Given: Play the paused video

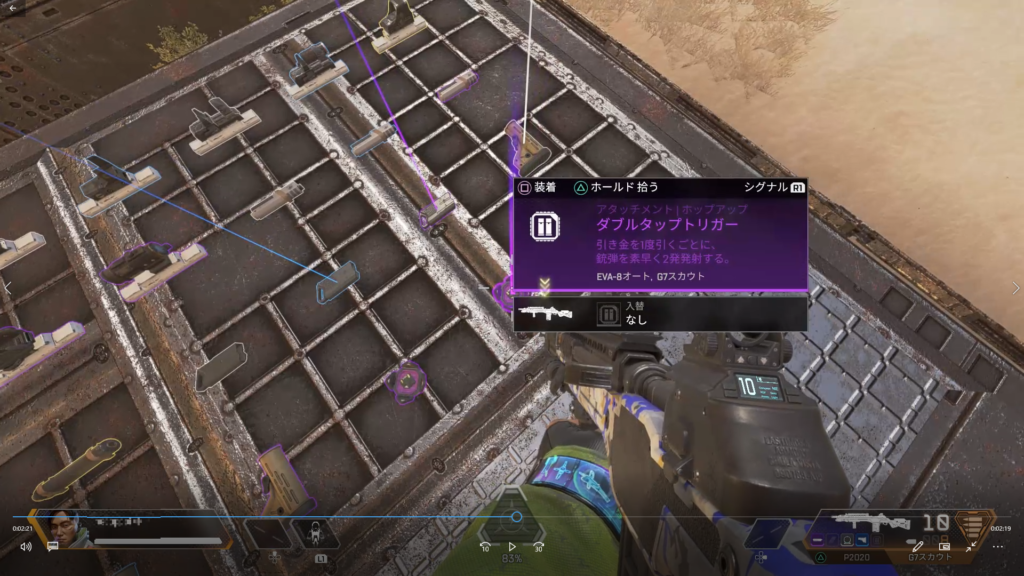Looking at the screenshot, I should point(512,547).
